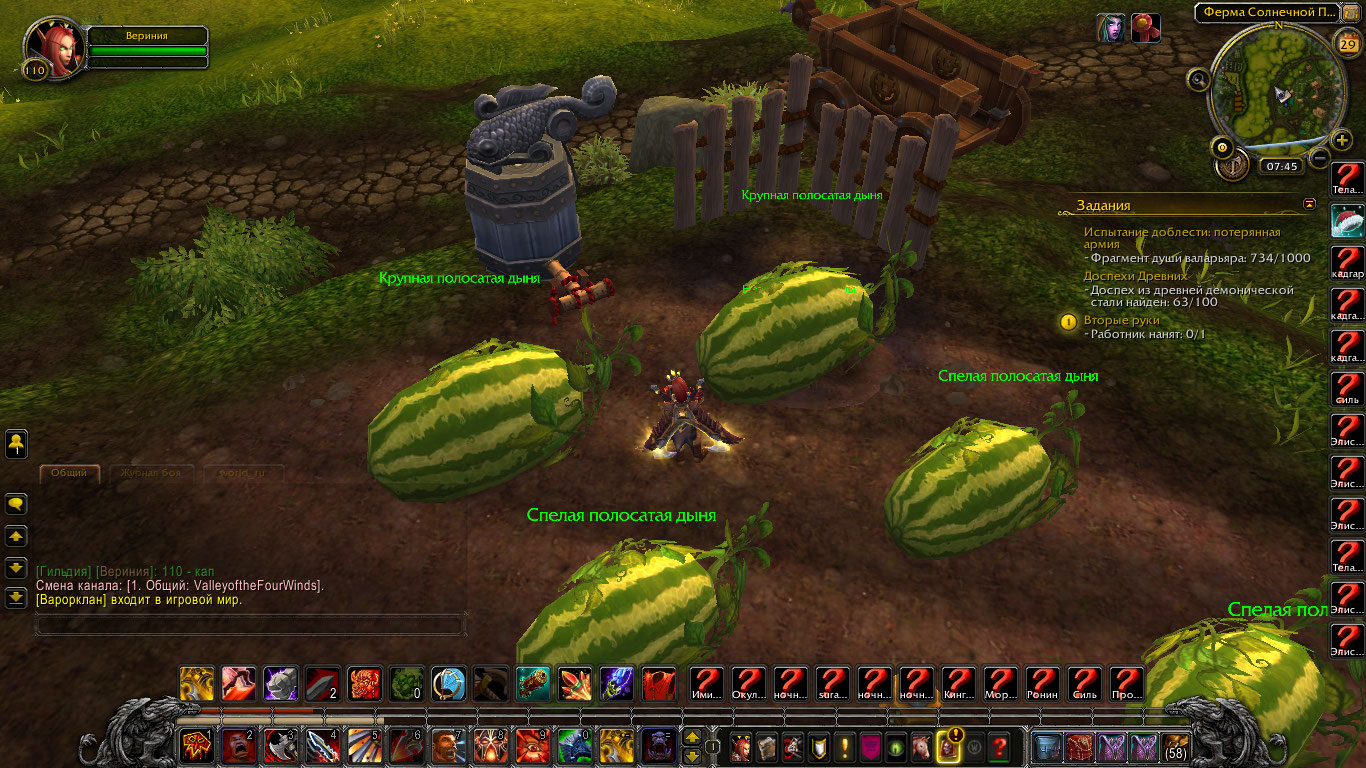Select the Вторые руки quest entry
Image resolution: width=1366 pixels, height=768 pixels.
click(x=1123, y=320)
